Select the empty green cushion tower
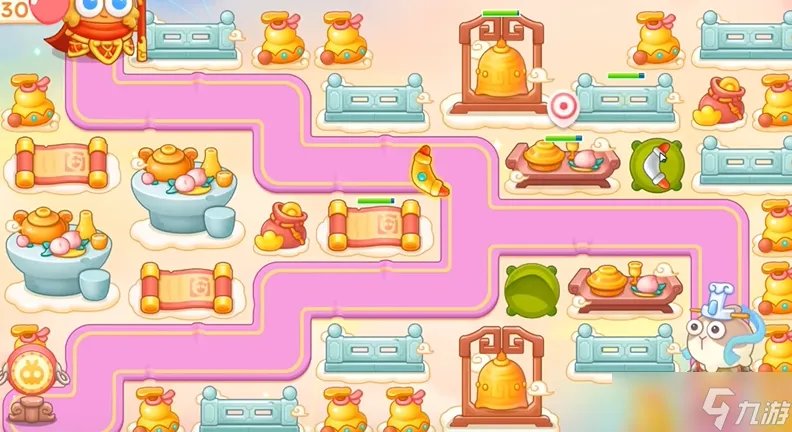The width and height of the screenshot is (792, 432). point(531,289)
